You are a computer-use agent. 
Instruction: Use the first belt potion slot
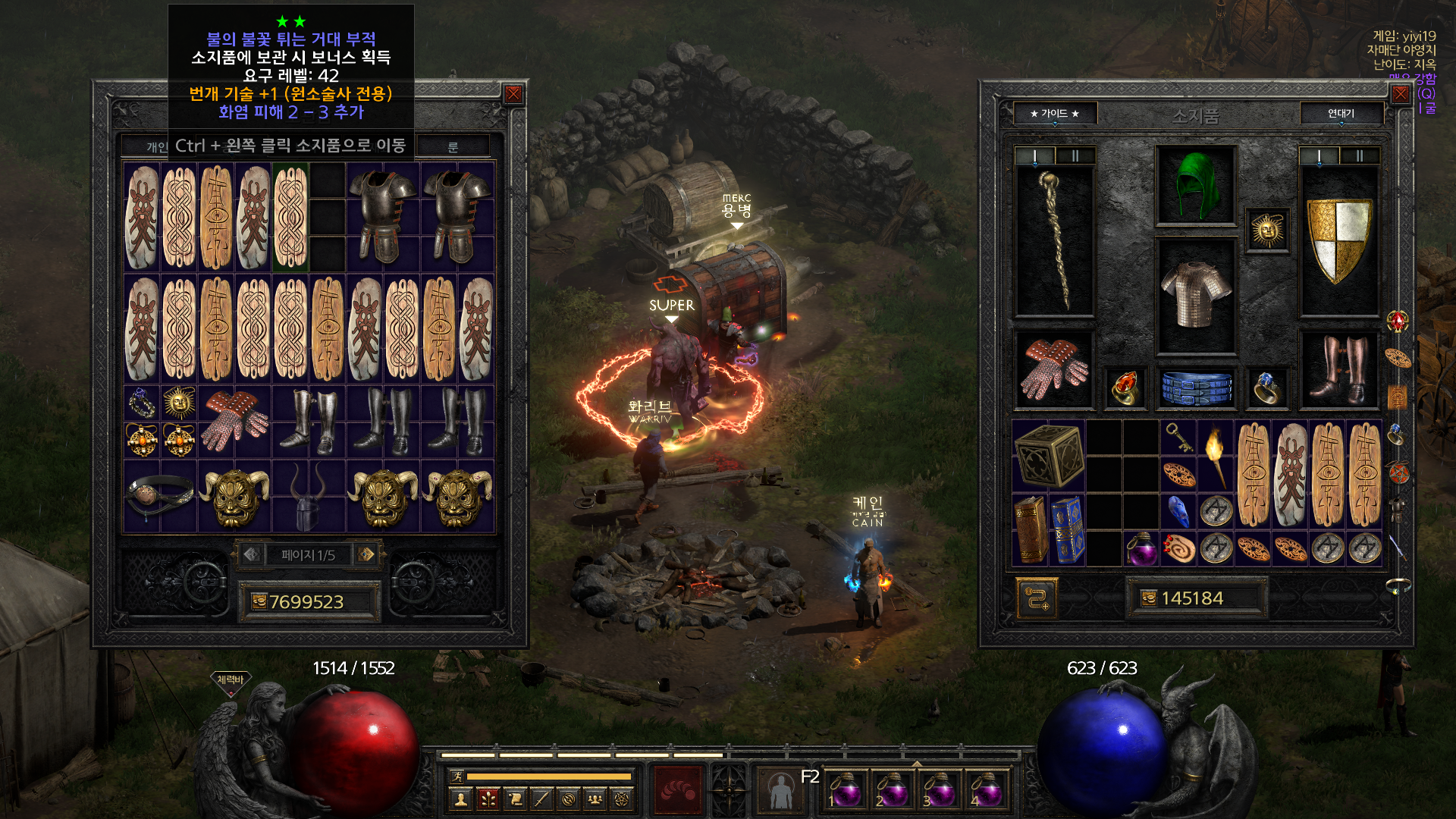[845, 790]
